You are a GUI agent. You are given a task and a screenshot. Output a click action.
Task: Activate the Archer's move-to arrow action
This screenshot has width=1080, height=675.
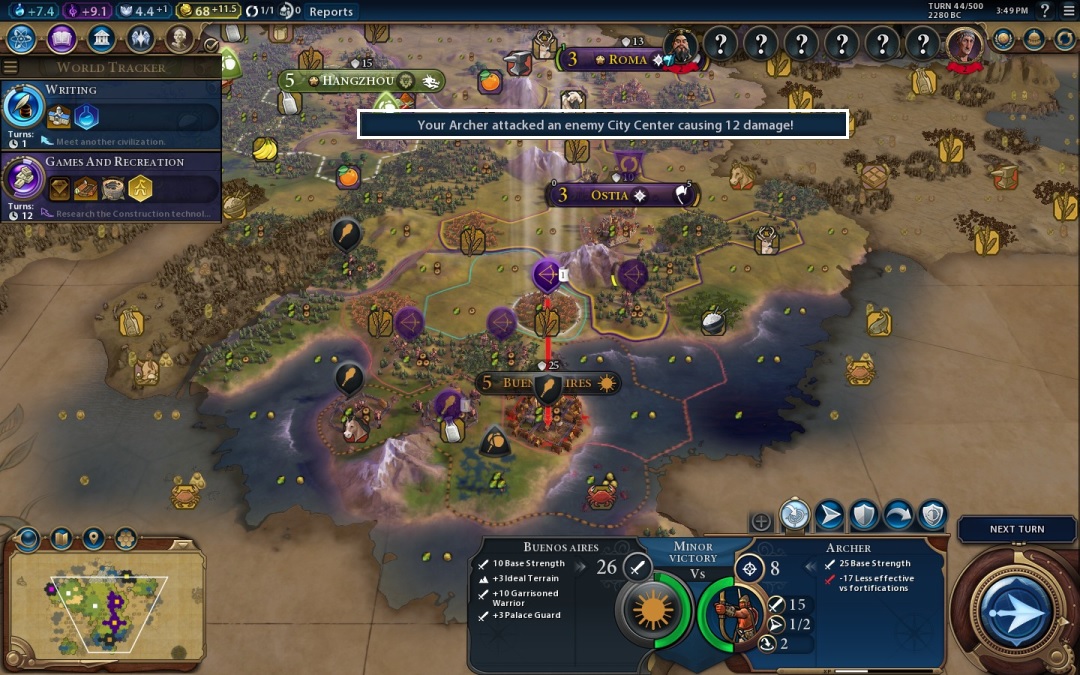829,516
